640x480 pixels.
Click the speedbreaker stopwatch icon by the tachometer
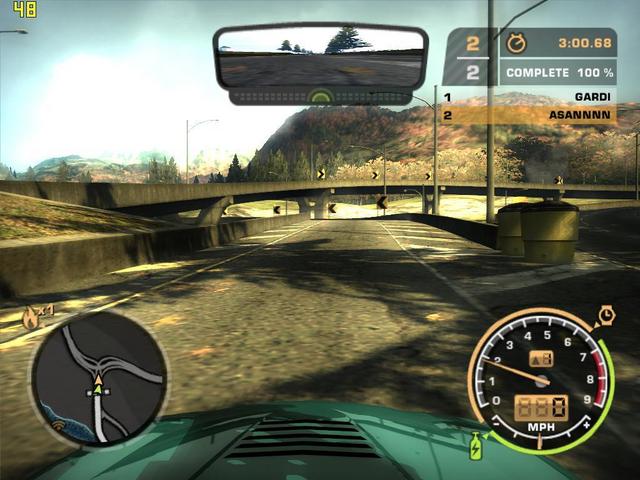coord(606,316)
